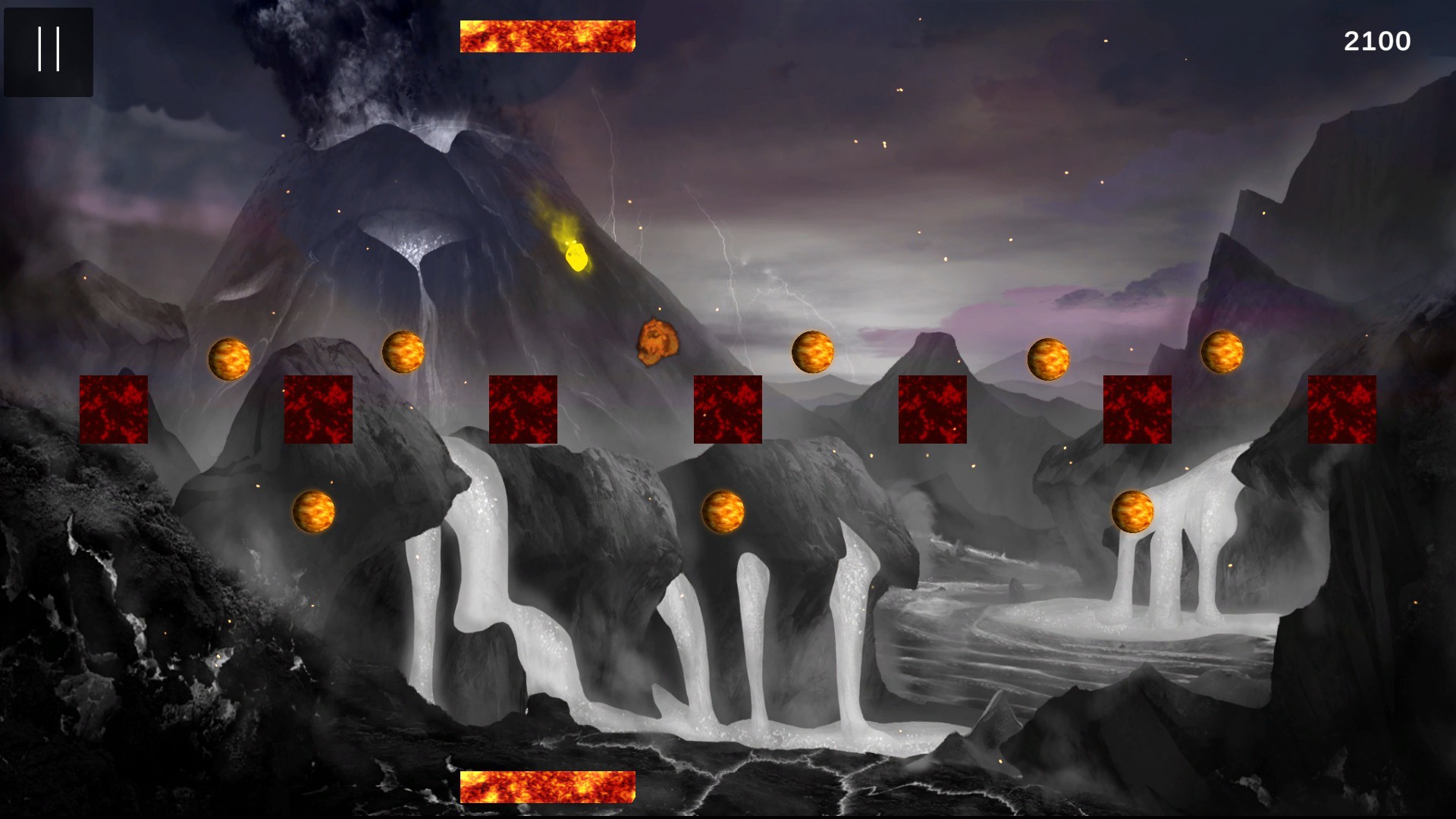Select the fireball orb above the right waterfall
The image size is (1456, 819).
tap(1131, 512)
